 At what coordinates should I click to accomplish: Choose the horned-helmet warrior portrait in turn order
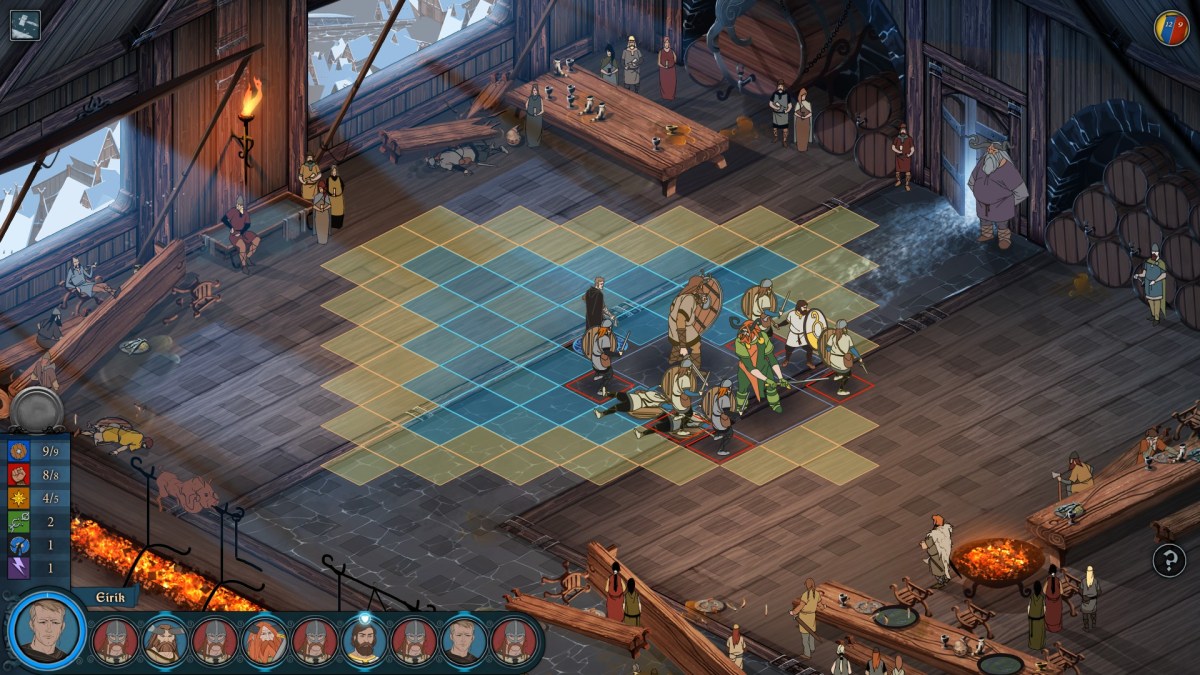coord(165,641)
